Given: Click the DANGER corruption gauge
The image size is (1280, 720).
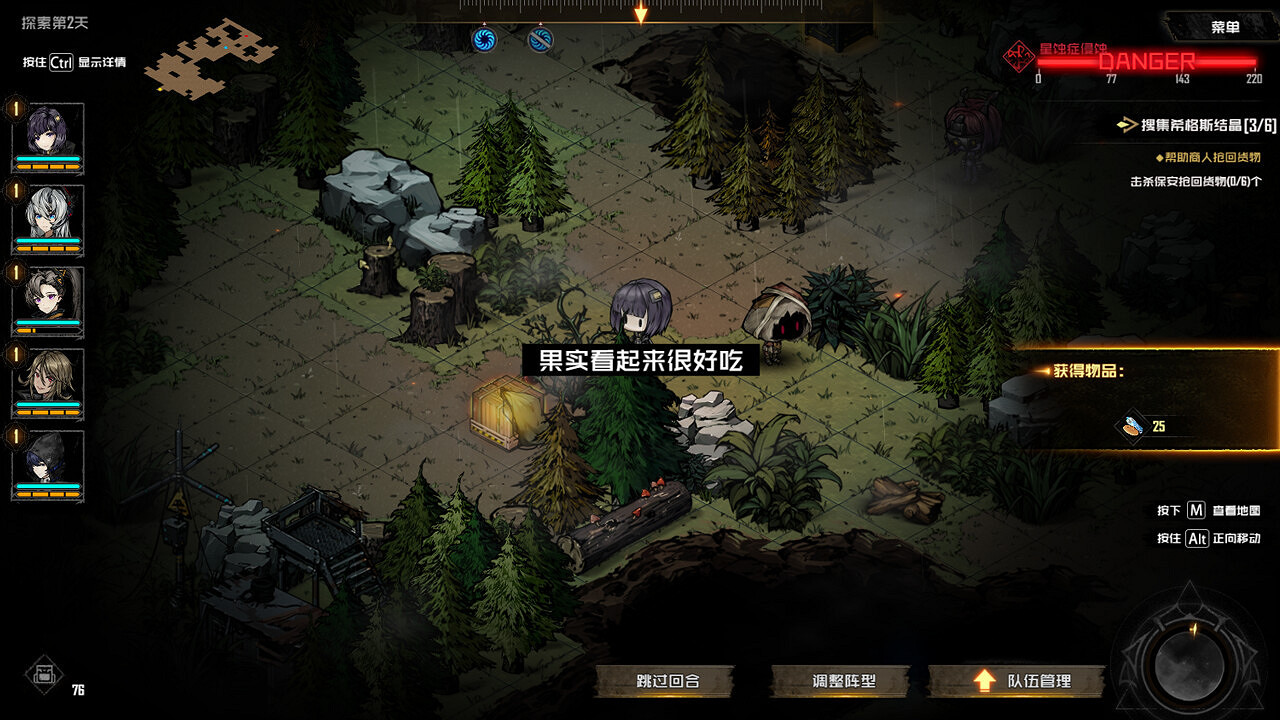Looking at the screenshot, I should click(x=1145, y=62).
